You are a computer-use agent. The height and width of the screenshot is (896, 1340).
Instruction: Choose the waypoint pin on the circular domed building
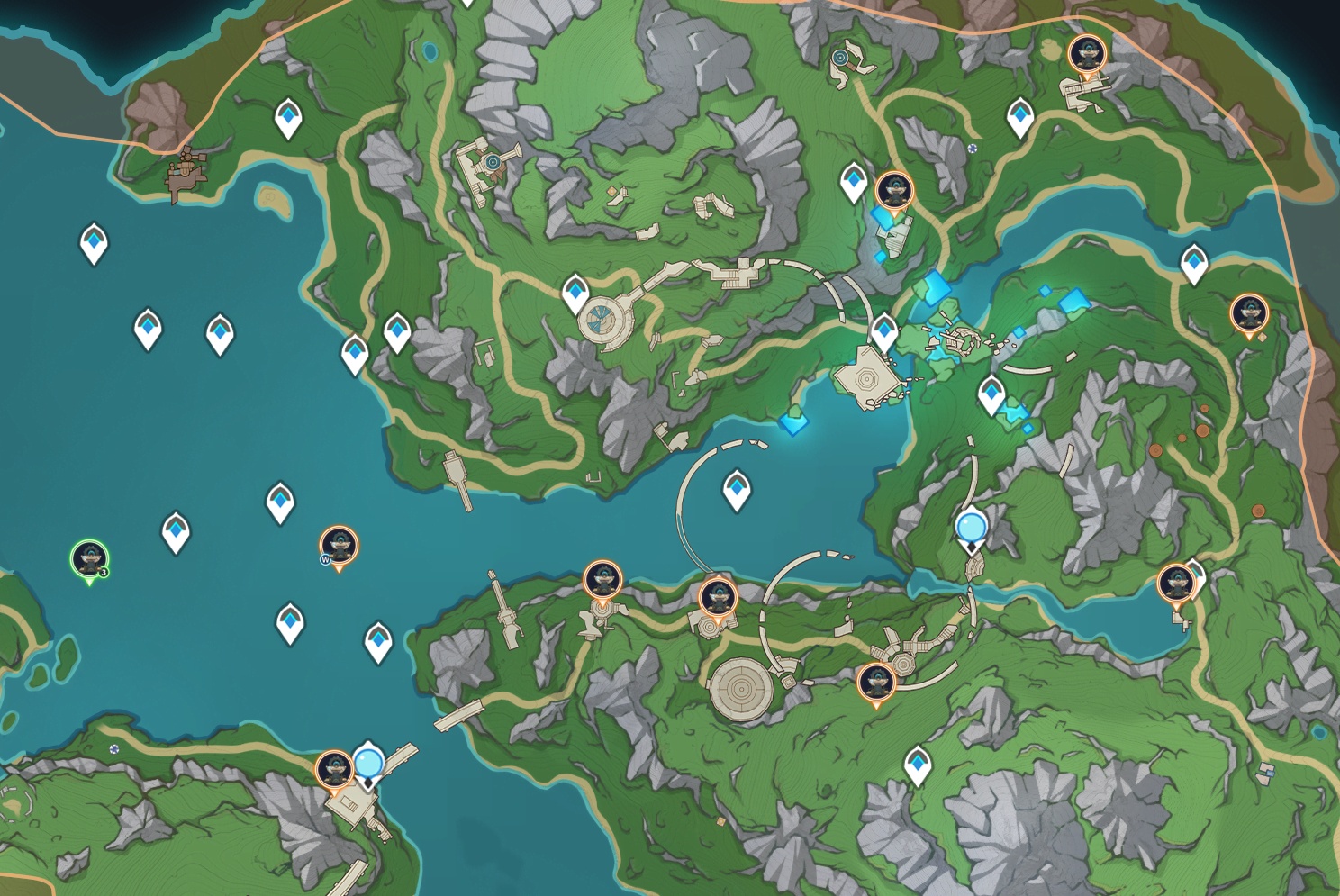tap(575, 293)
